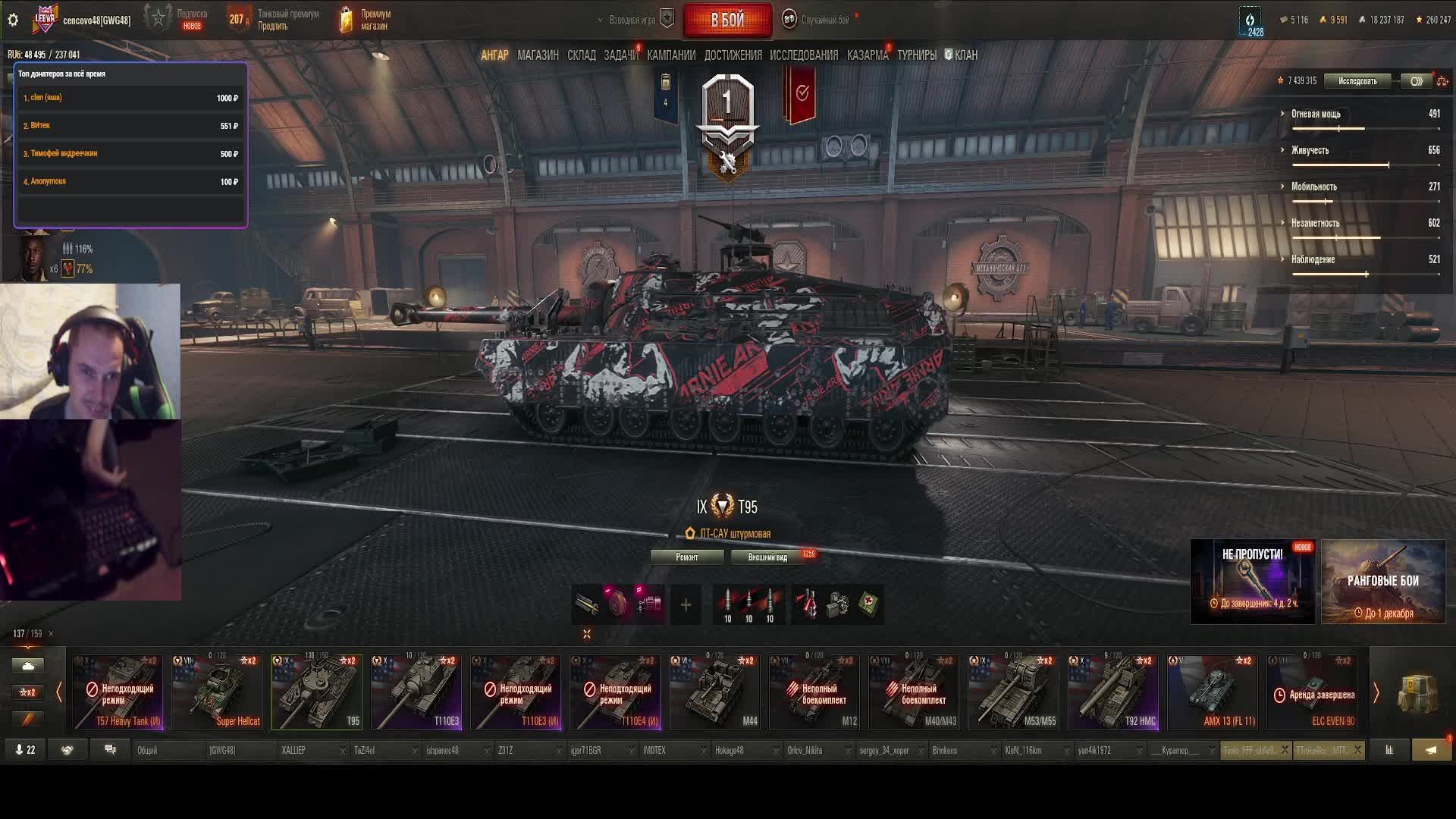Pick the AMX 13 (FL 11) tank
The image size is (1456, 819).
point(1212,692)
